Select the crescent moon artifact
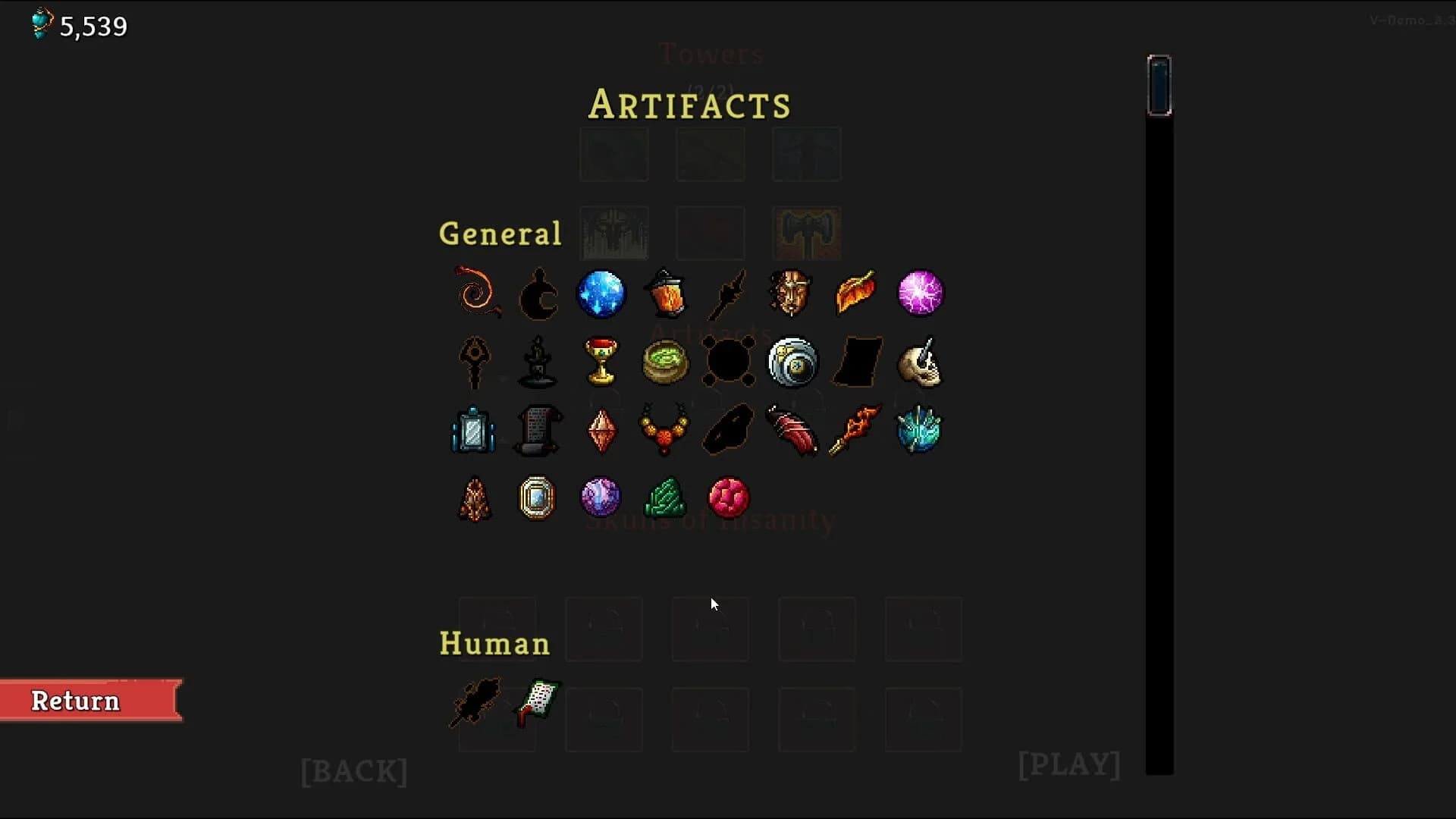Viewport: 1456px width, 819px height. 538,294
